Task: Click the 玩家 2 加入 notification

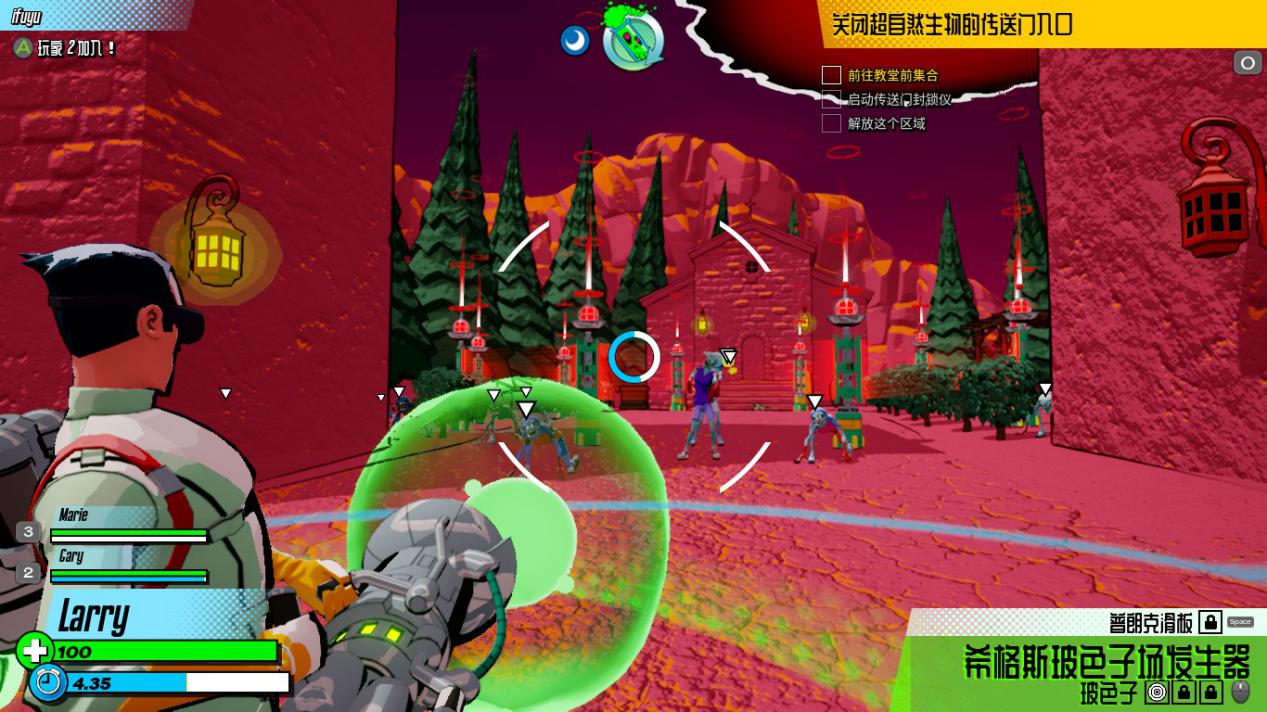Action: tap(66, 47)
